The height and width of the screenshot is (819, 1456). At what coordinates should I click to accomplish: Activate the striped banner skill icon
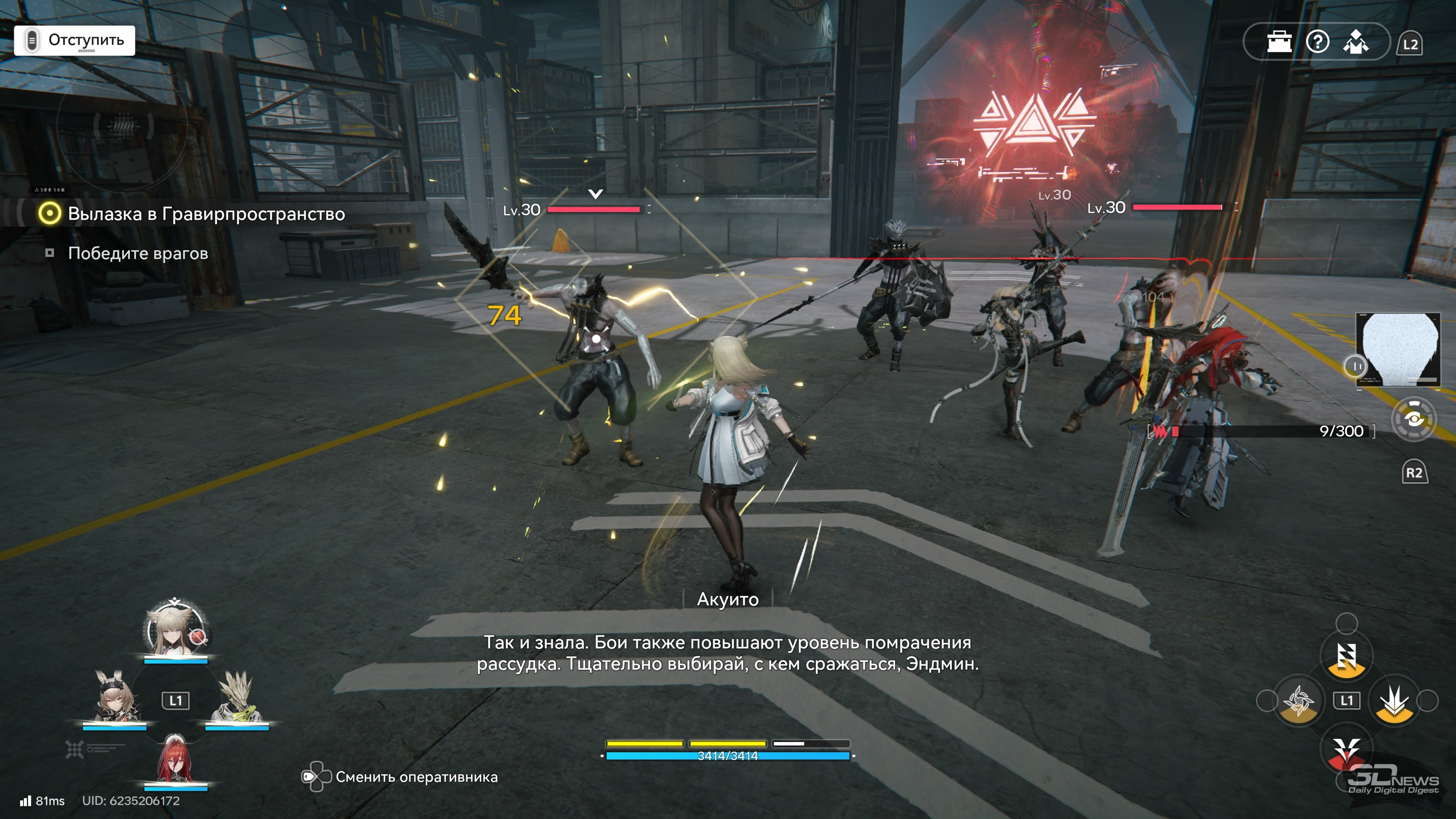(x=1346, y=656)
